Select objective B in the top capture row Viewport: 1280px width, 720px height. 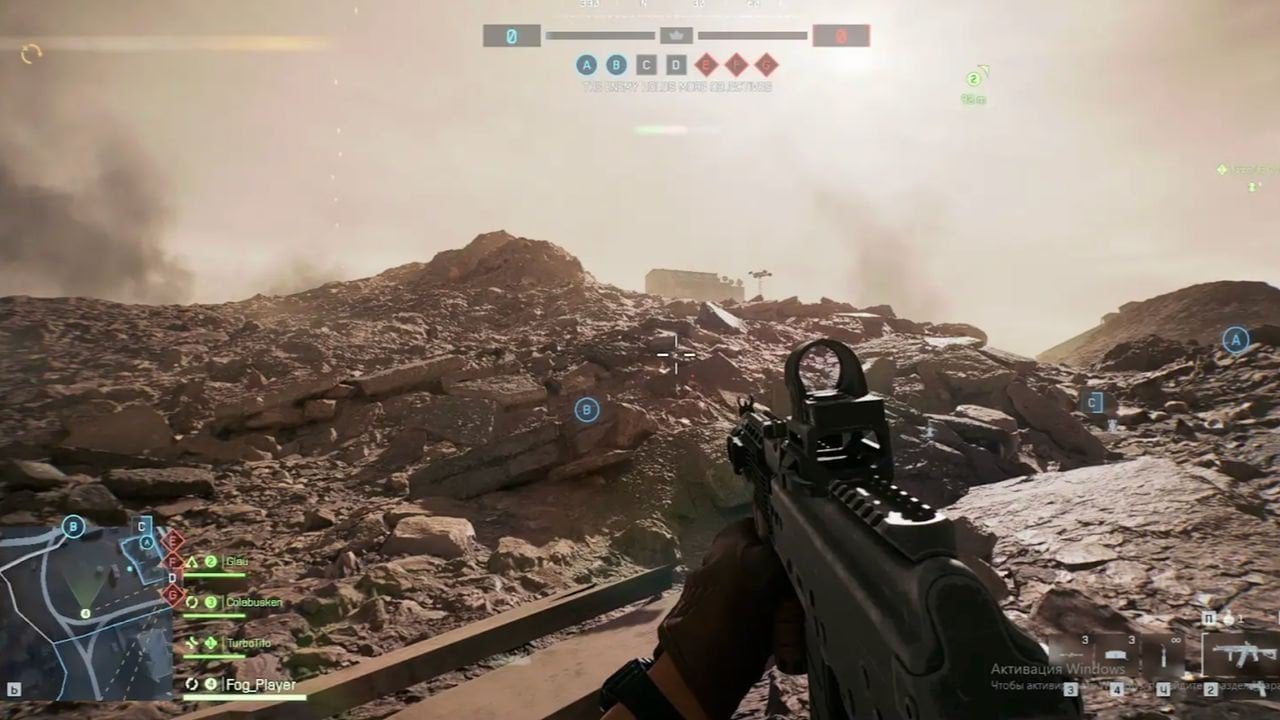click(x=617, y=65)
